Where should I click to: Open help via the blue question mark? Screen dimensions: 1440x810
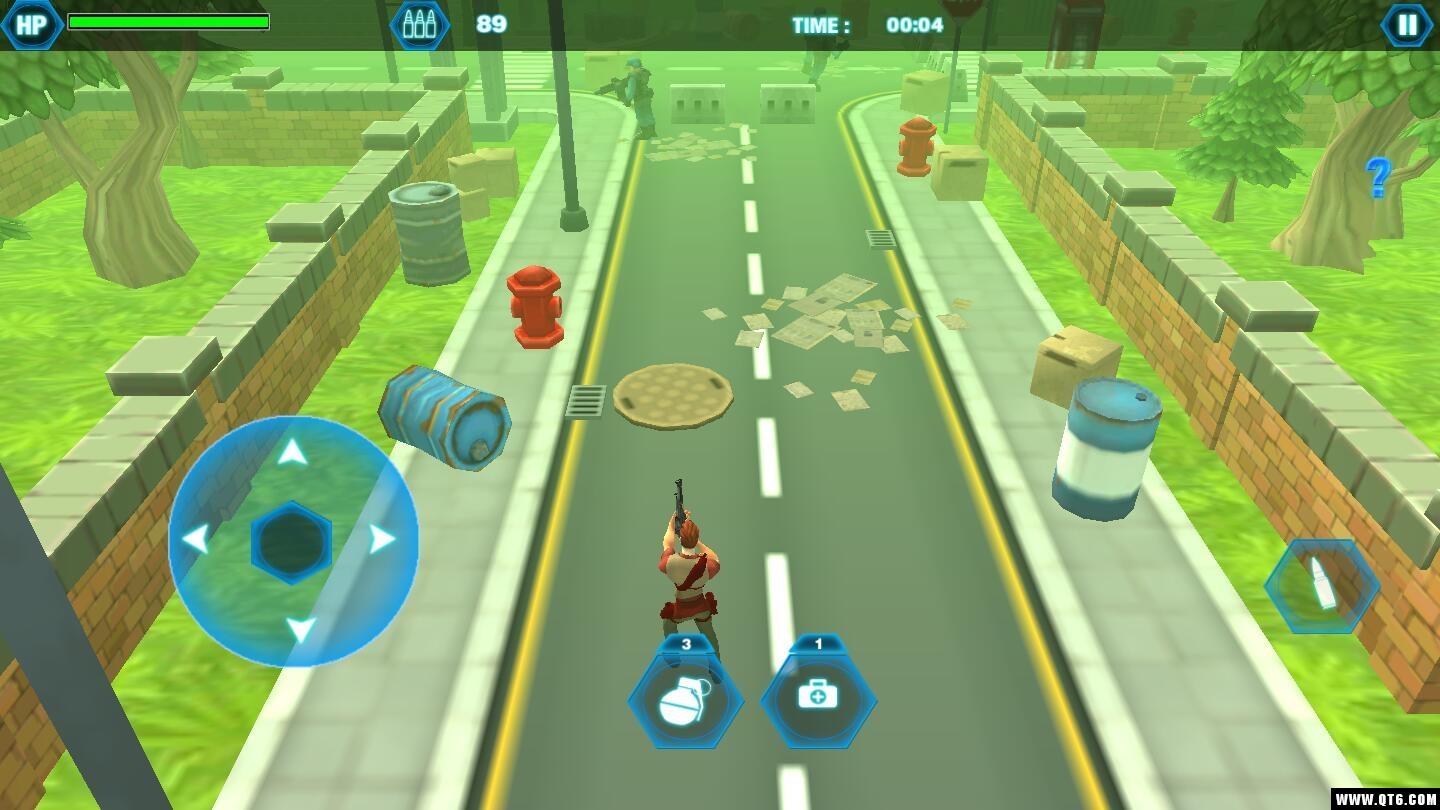(1378, 178)
